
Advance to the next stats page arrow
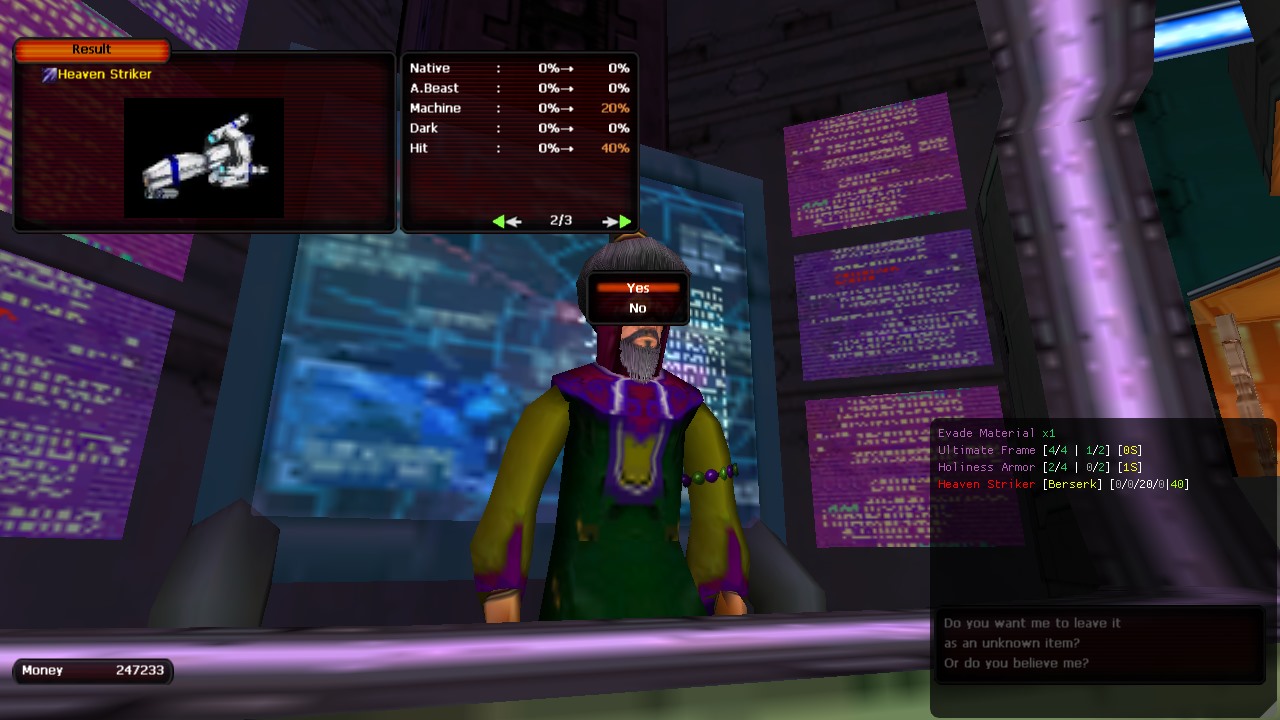[618, 221]
